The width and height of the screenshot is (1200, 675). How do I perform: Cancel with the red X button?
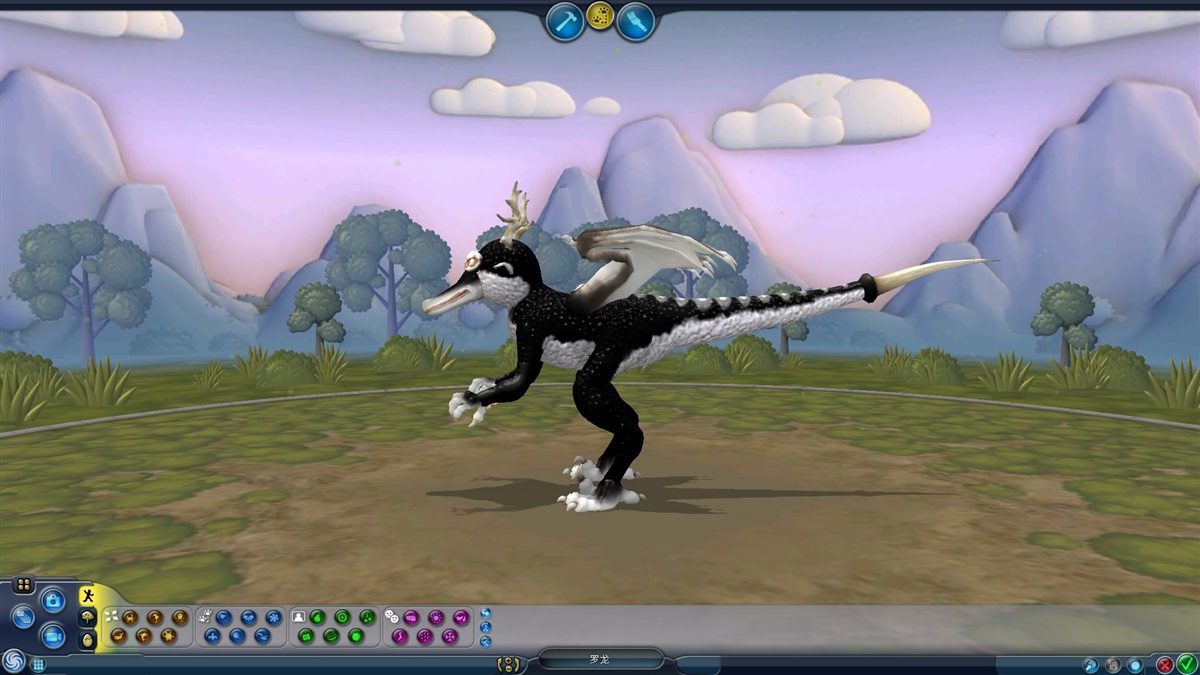tap(1165, 663)
